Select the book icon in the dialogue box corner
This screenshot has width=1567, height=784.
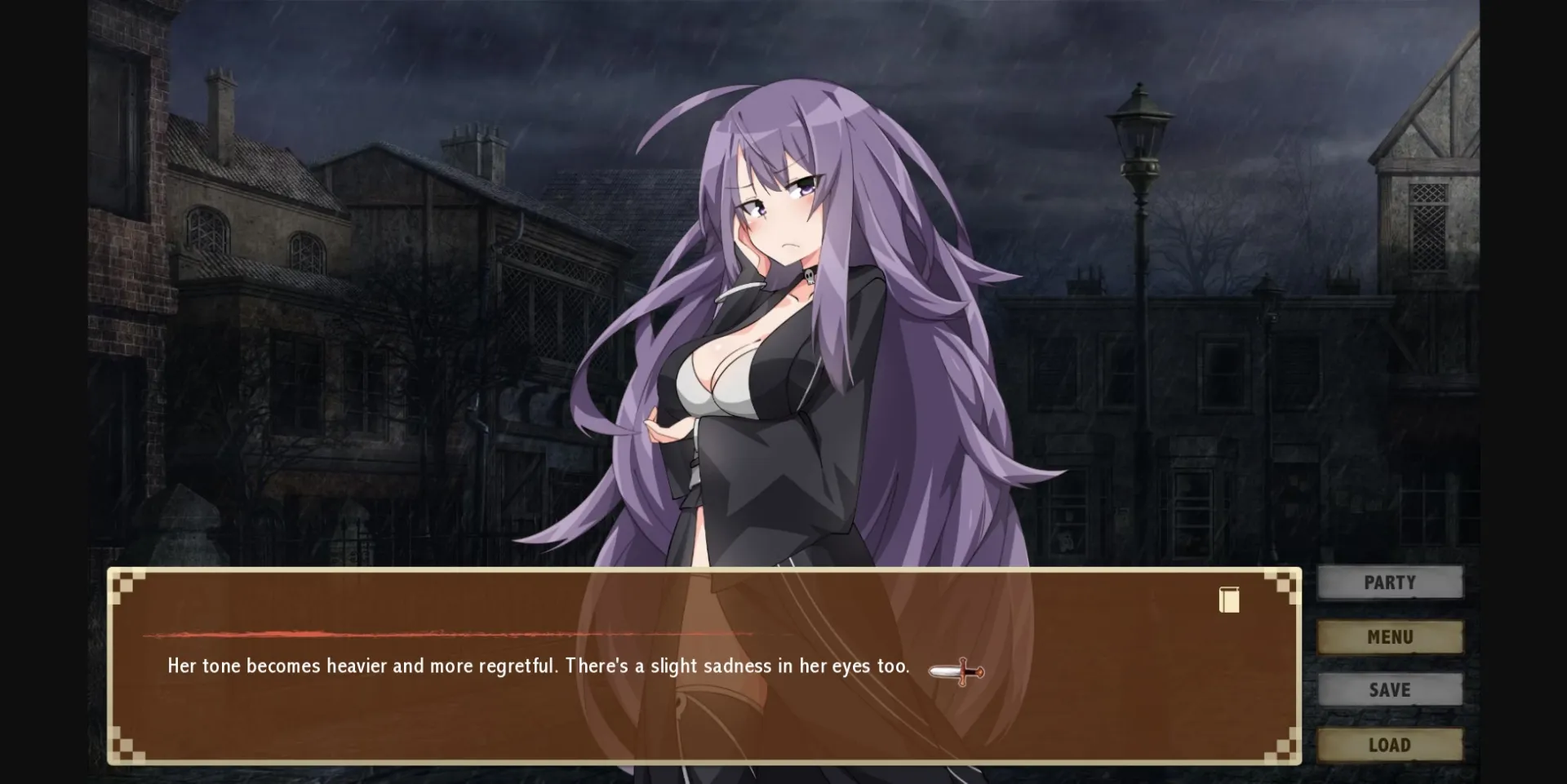(1228, 600)
